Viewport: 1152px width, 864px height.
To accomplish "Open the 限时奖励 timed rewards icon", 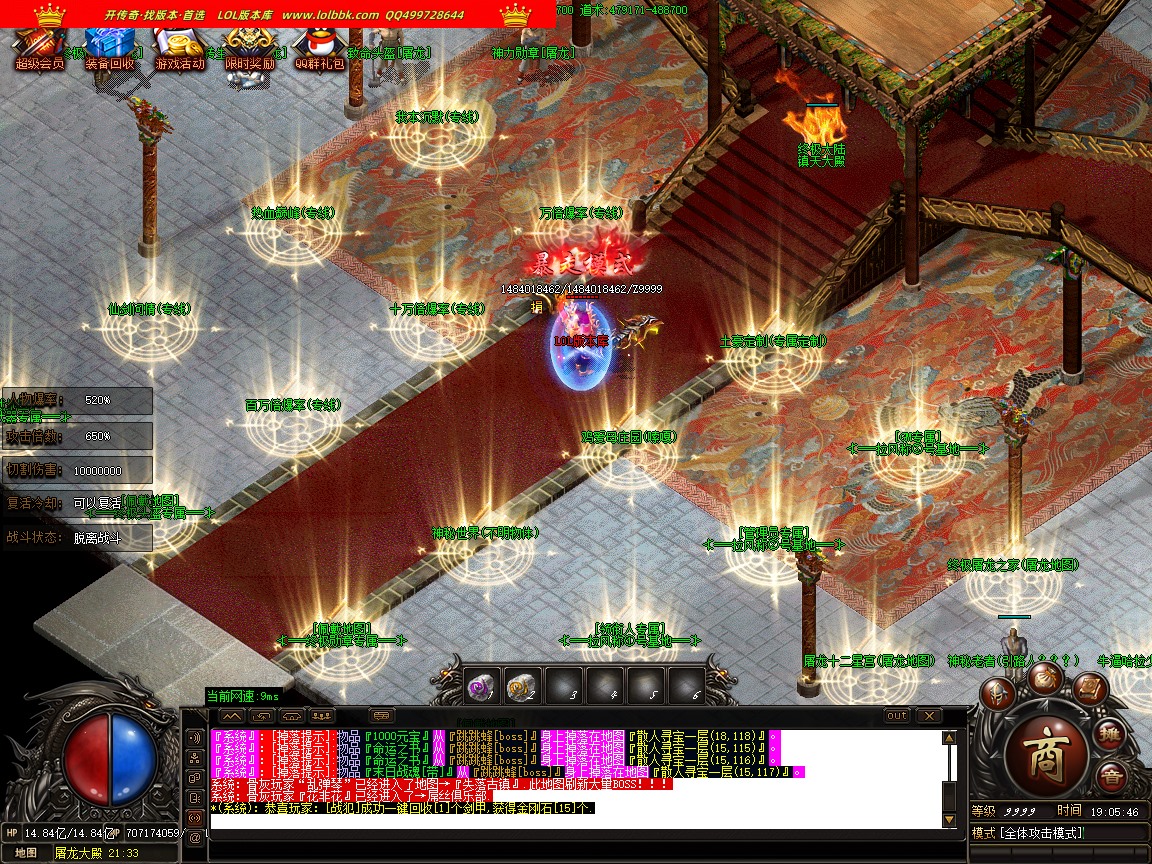I will pyautogui.click(x=249, y=48).
